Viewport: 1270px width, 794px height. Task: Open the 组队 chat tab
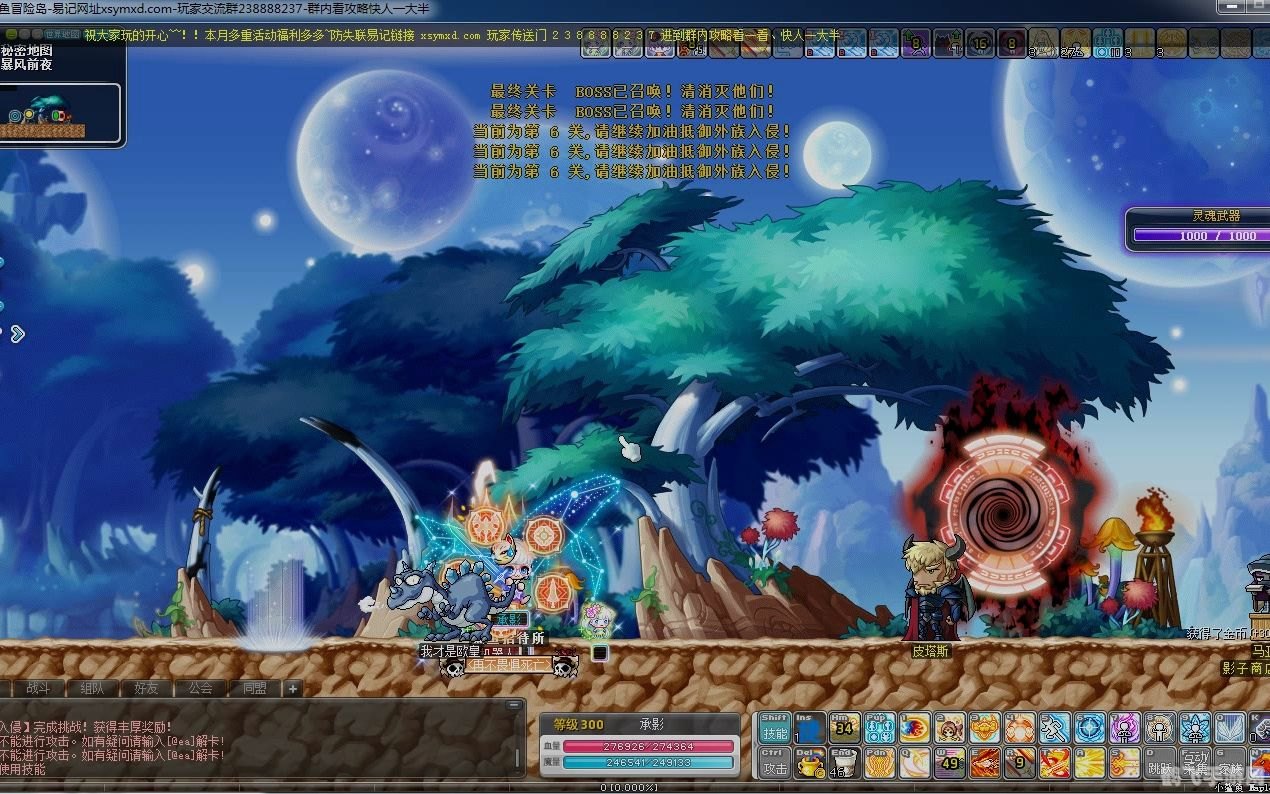92,688
